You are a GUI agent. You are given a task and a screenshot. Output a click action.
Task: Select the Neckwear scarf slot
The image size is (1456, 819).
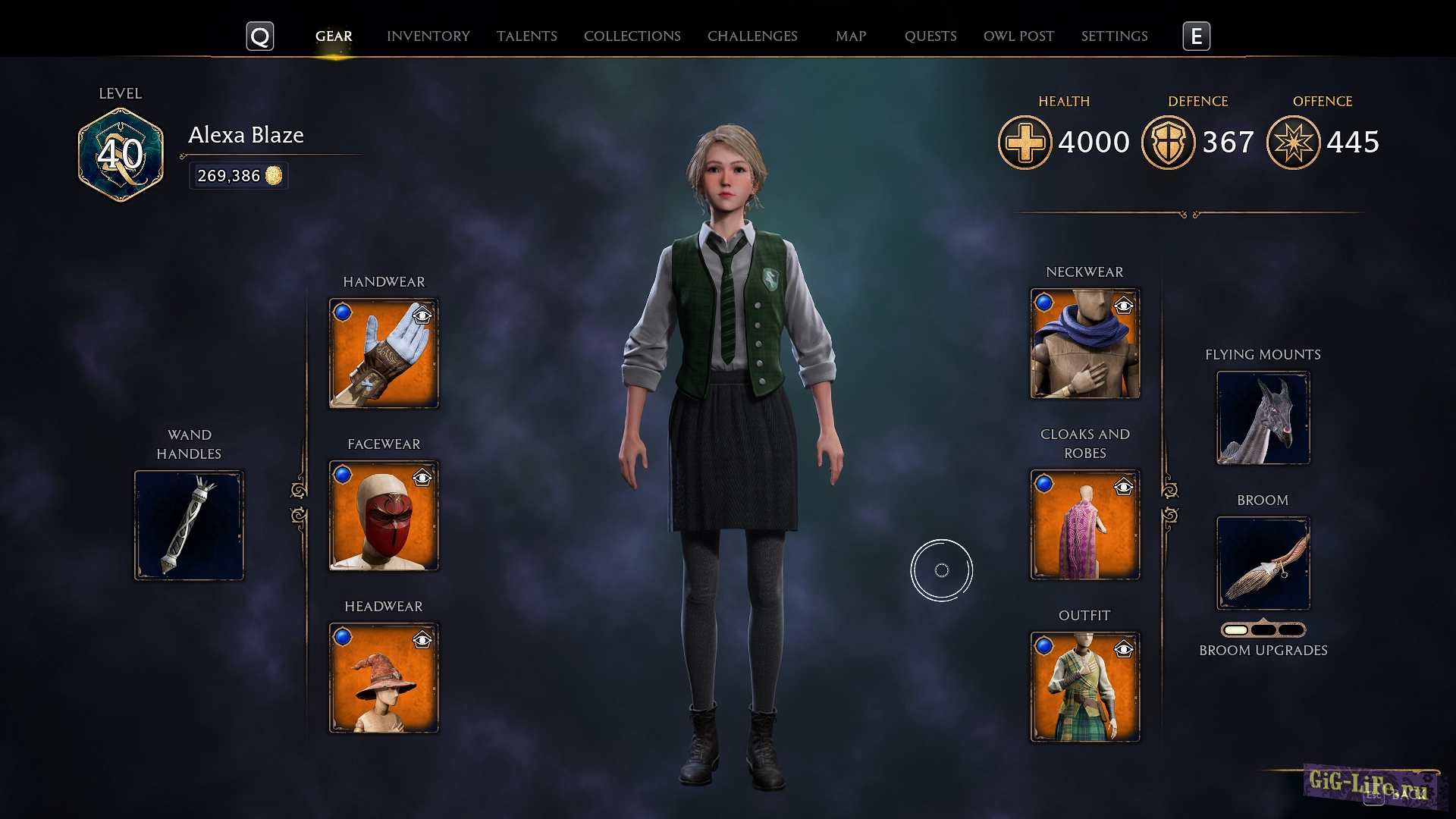pos(1084,344)
